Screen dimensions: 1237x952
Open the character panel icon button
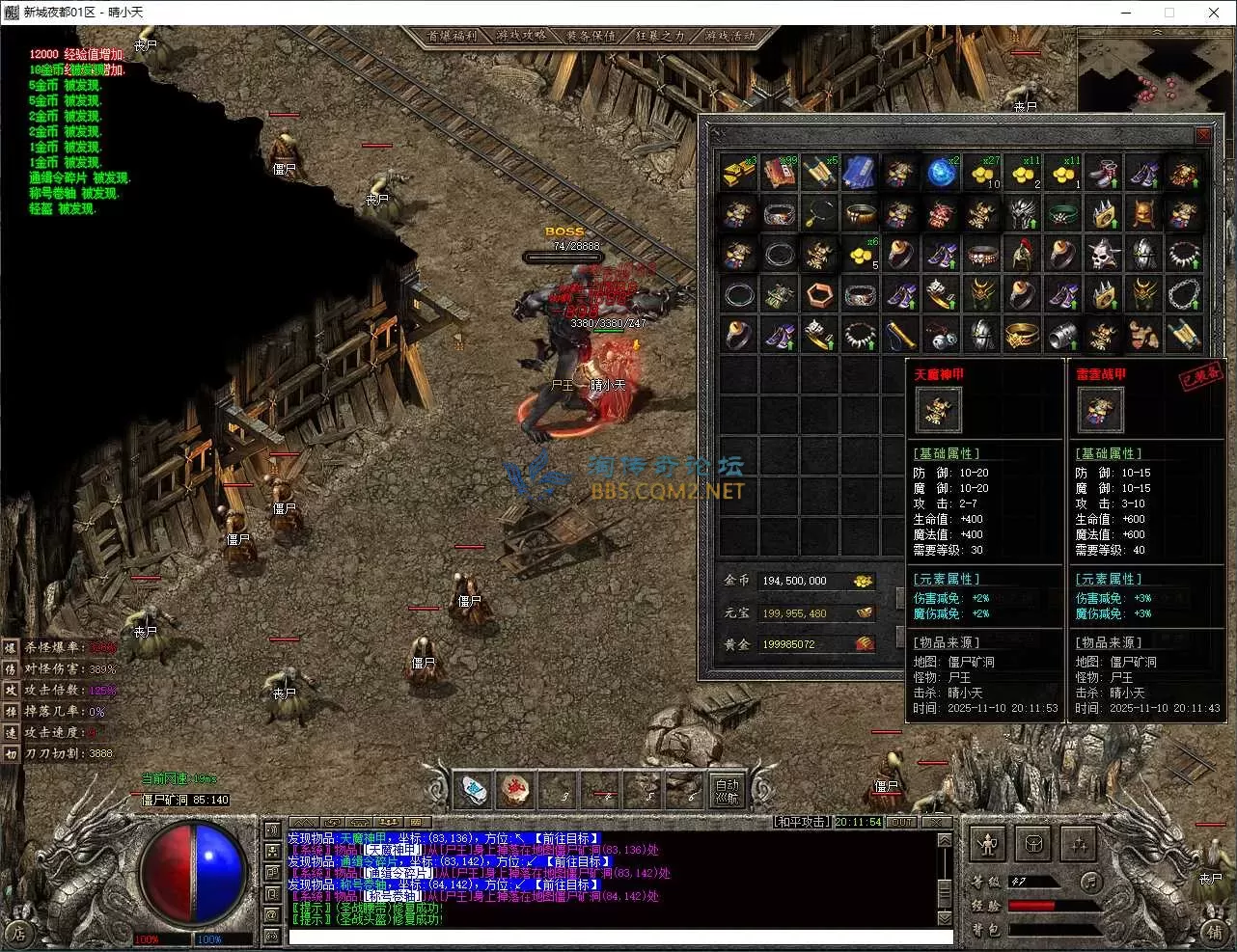click(987, 844)
